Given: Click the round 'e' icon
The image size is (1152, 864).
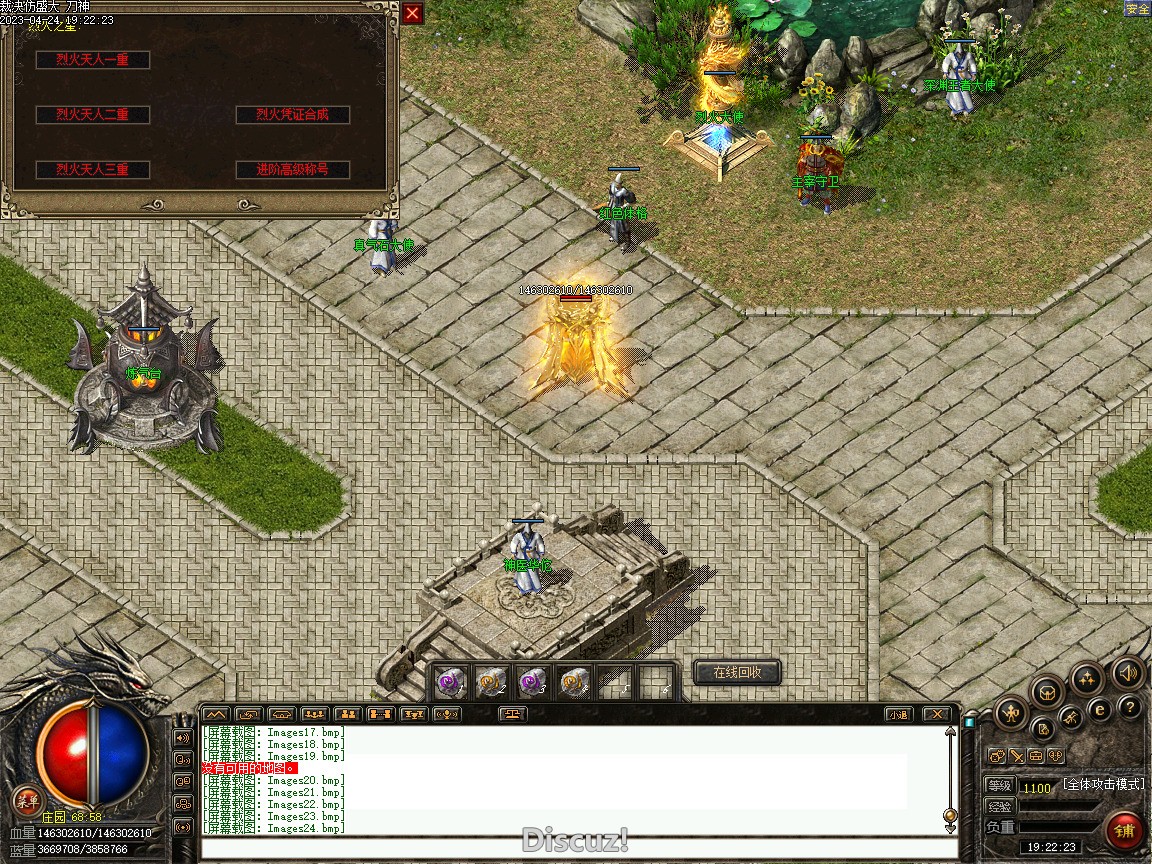Looking at the screenshot, I should coord(1099,710).
